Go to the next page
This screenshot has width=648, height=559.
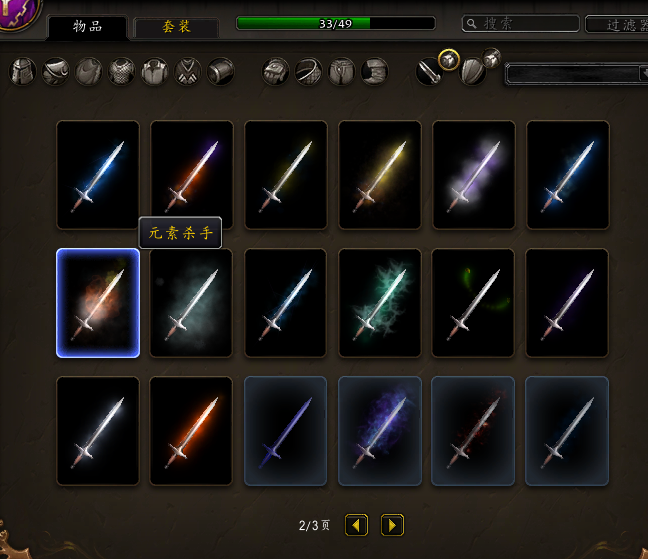pyautogui.click(x=392, y=525)
